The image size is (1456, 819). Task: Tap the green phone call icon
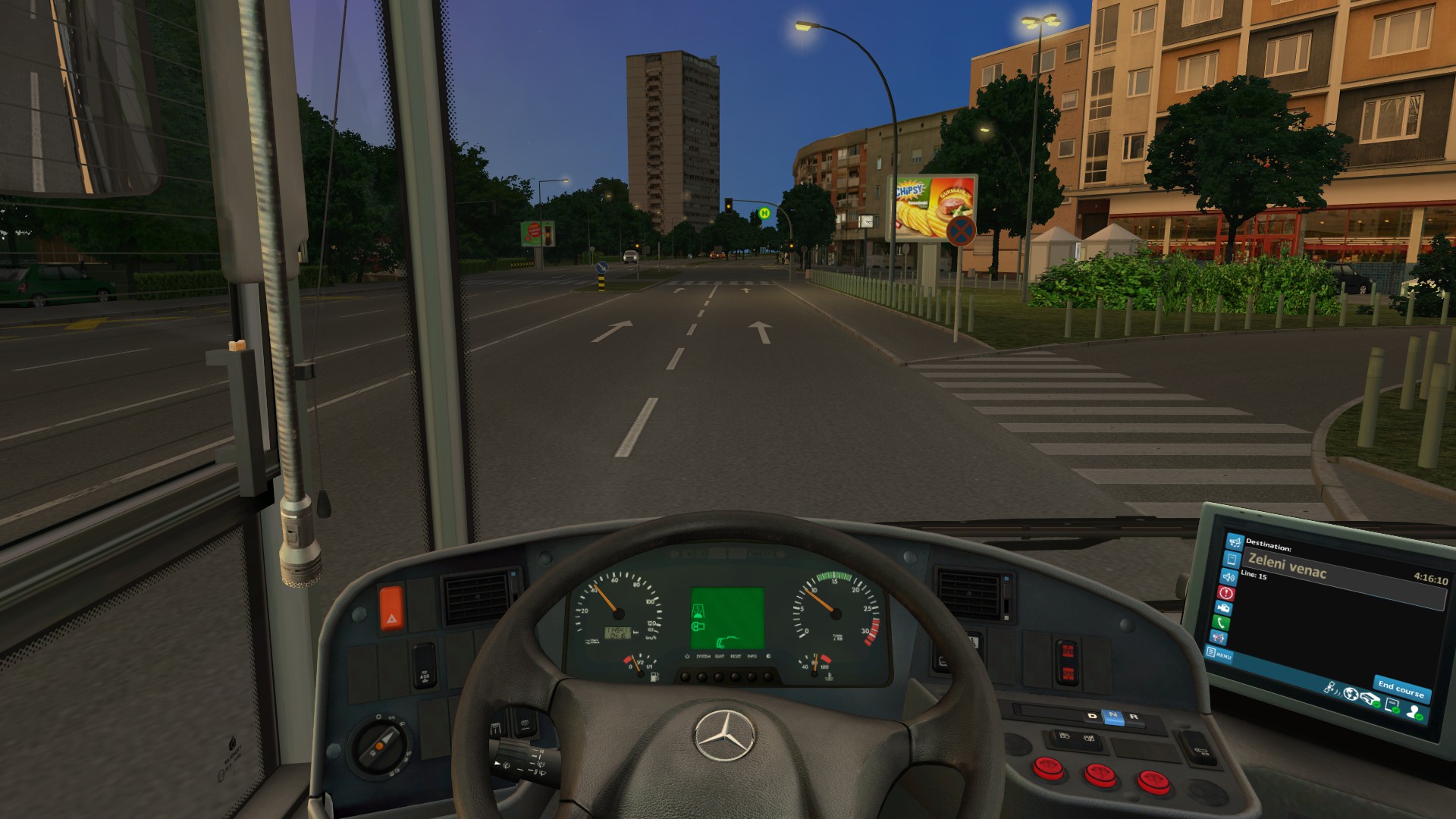coord(1221,623)
